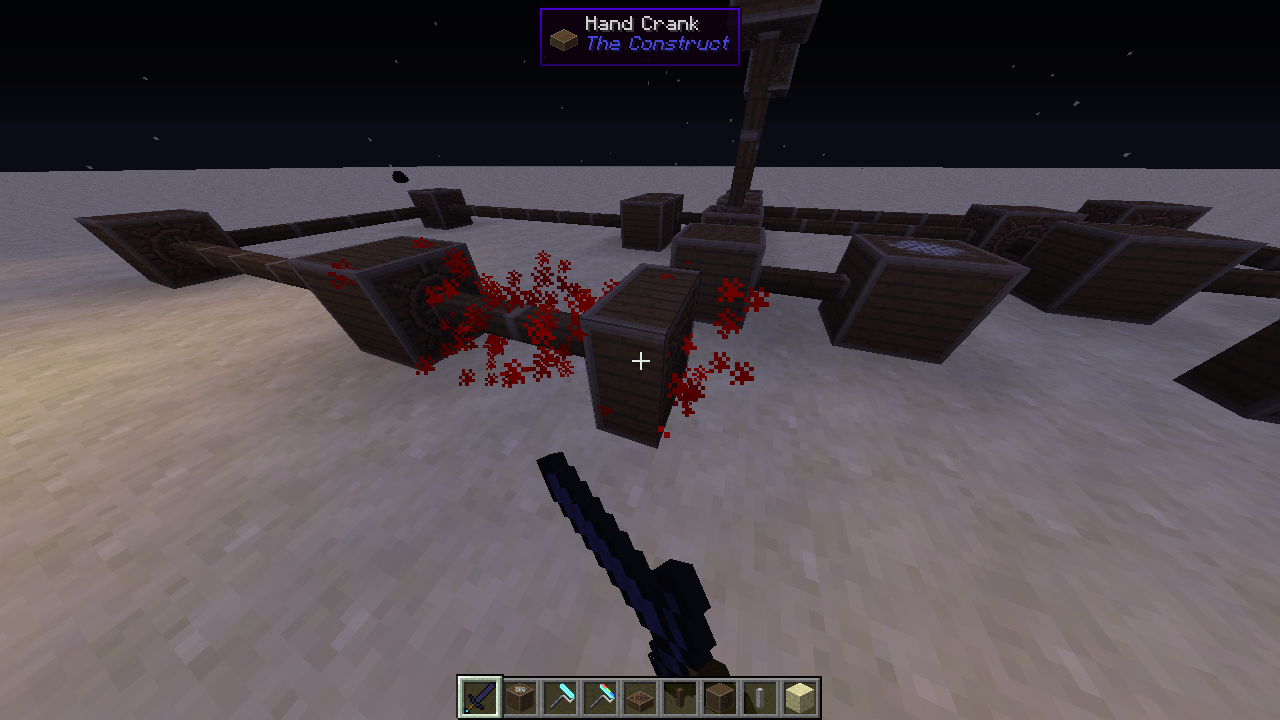Select the flat wooden slab-shaped block slot
The image size is (1280, 720).
coord(640,697)
